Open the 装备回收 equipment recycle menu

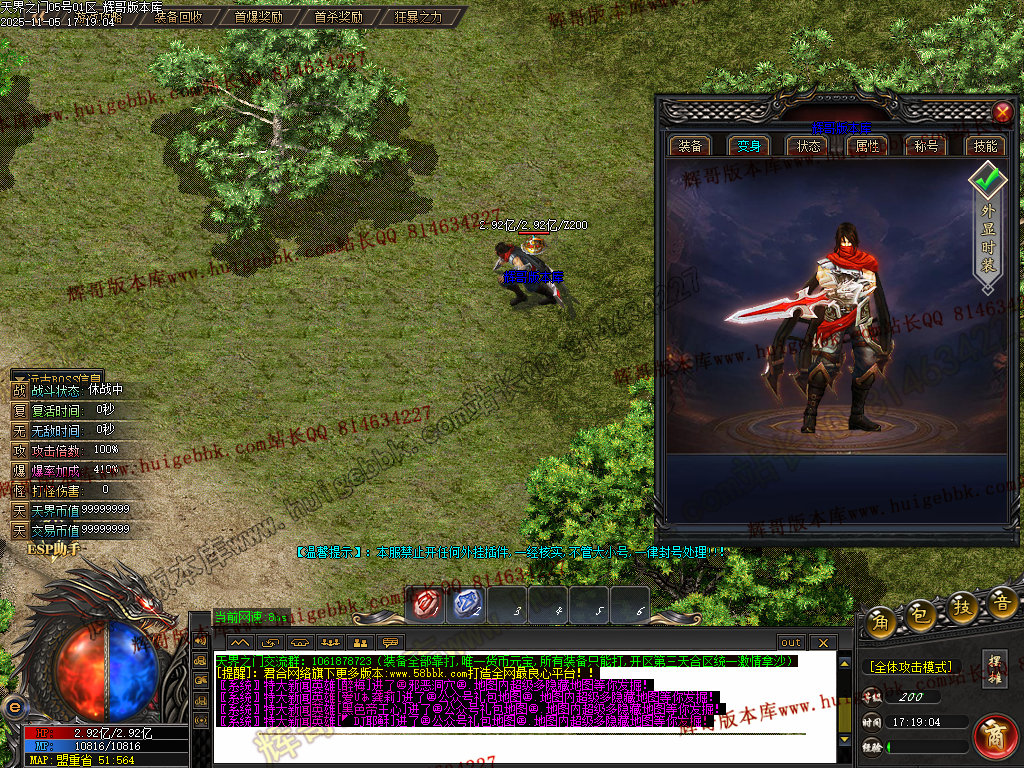(x=178, y=17)
